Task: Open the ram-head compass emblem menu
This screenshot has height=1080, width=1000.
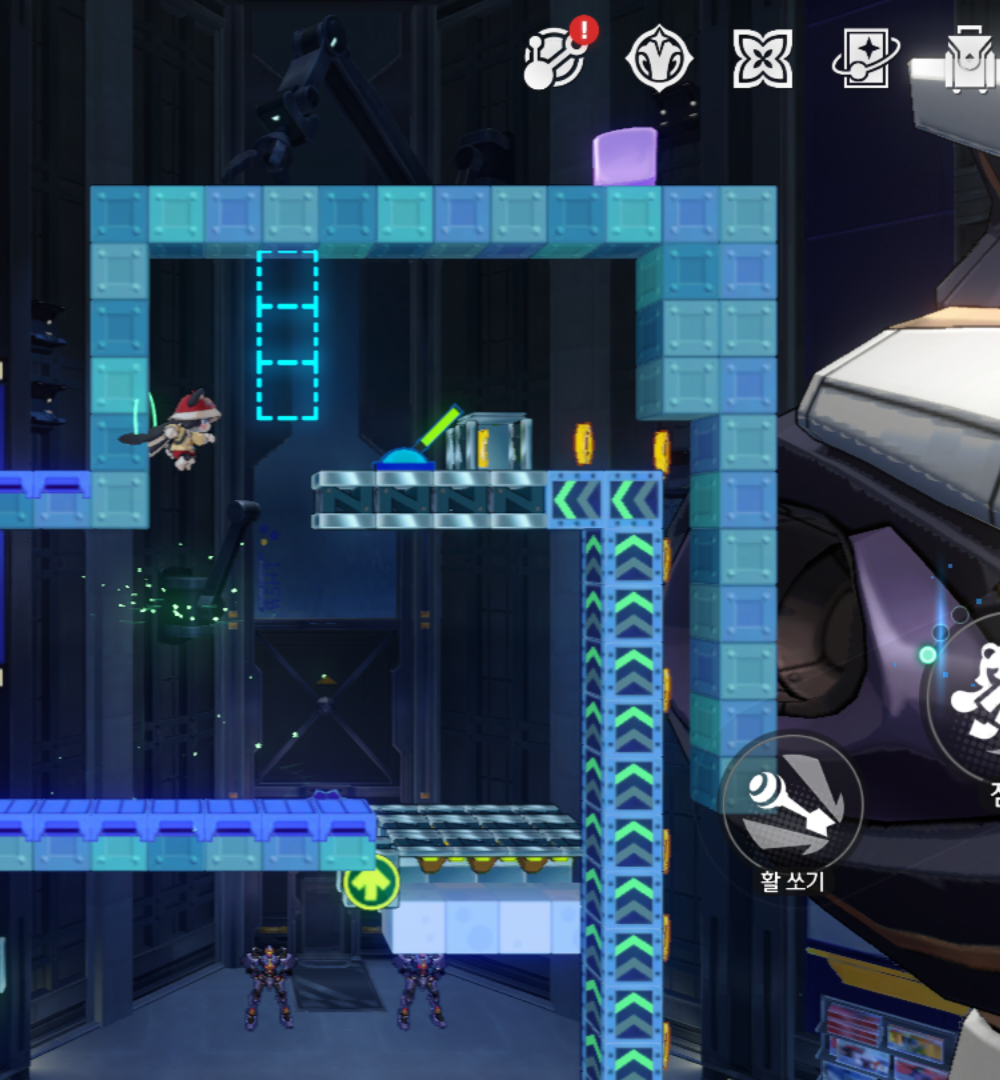Action: [x=659, y=58]
